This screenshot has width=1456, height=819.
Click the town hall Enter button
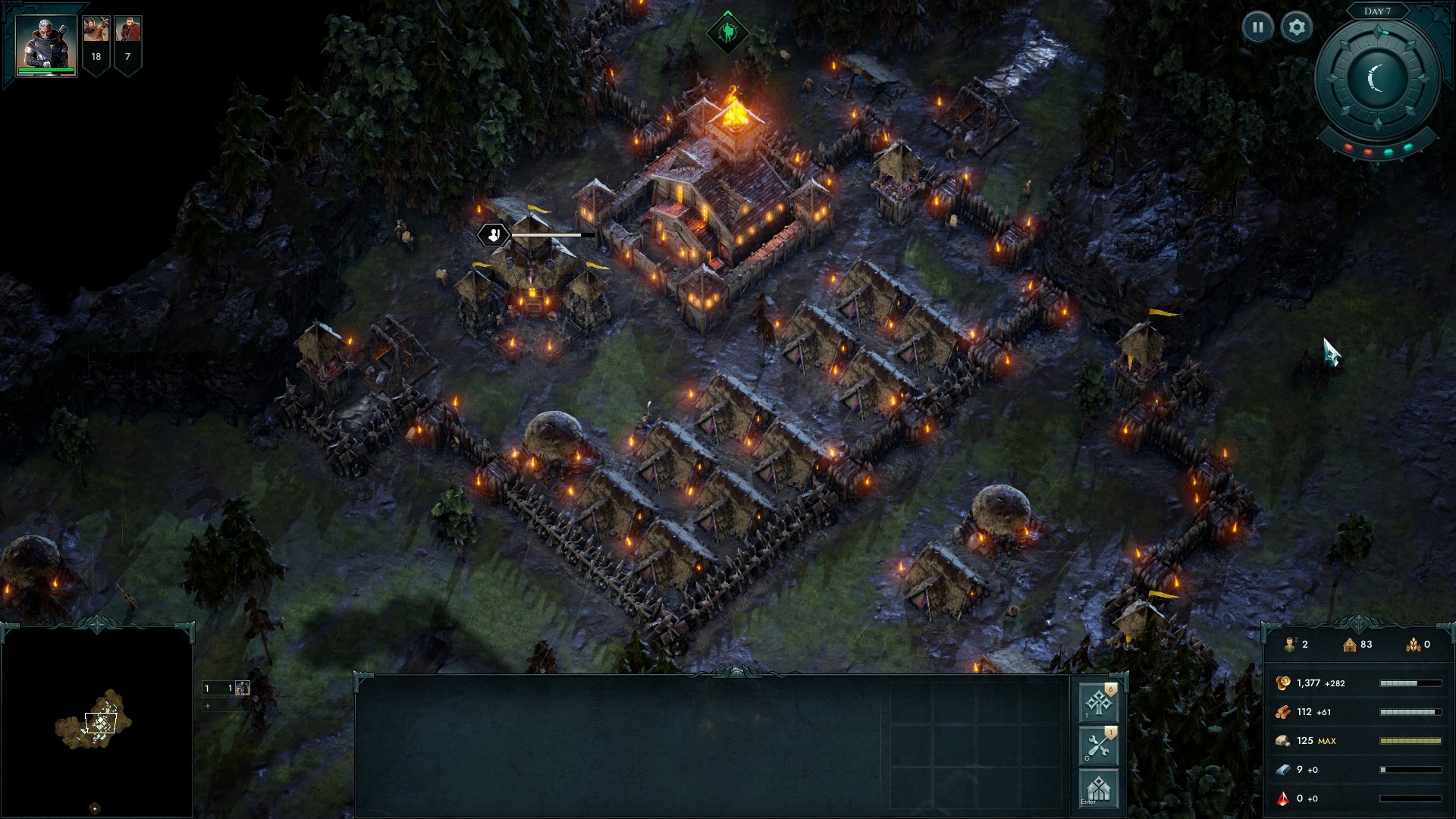point(1098,789)
